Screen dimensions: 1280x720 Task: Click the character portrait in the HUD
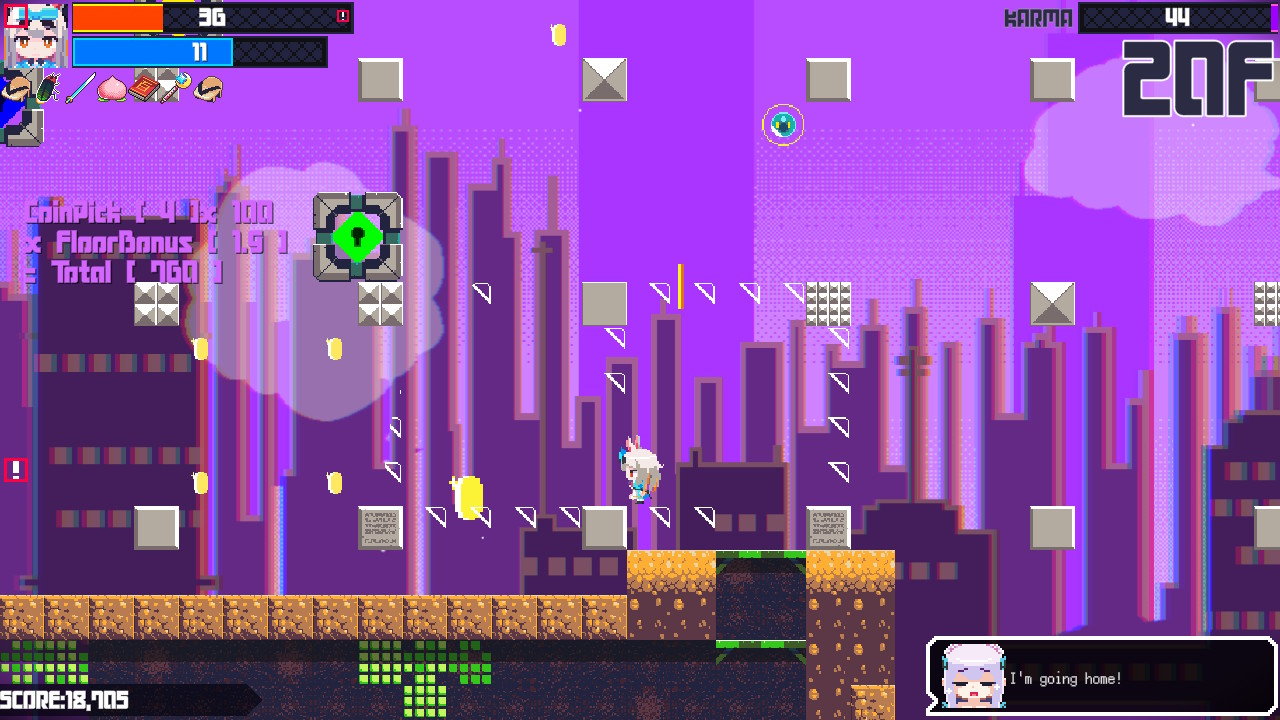[36, 36]
